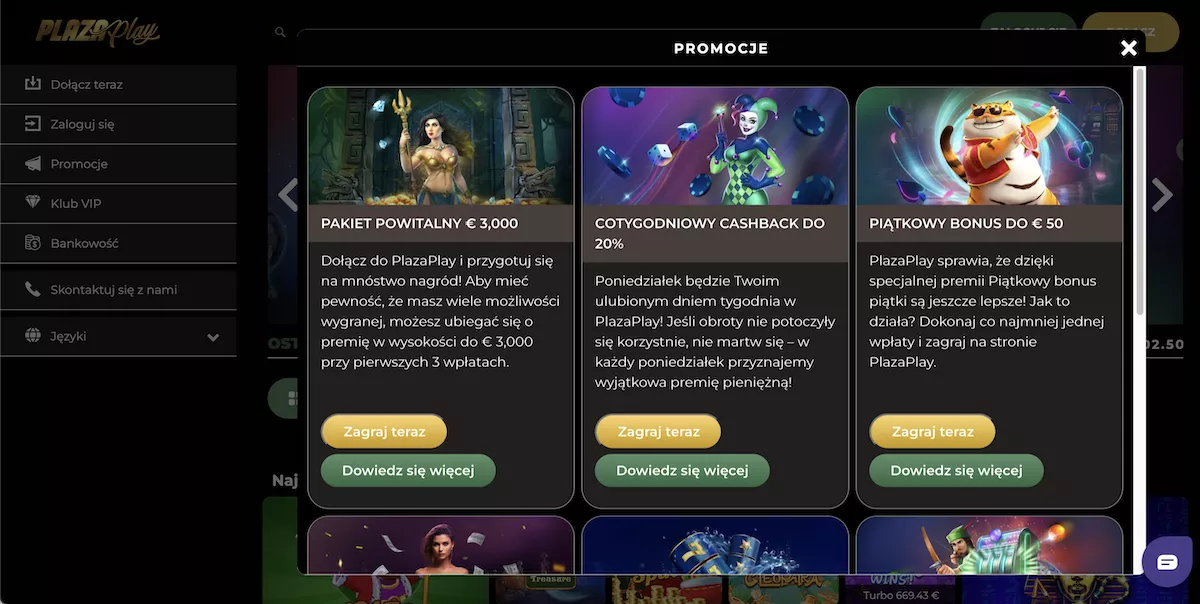This screenshot has width=1200, height=604.
Task: Select the jester cashback banner image
Action: click(715, 146)
